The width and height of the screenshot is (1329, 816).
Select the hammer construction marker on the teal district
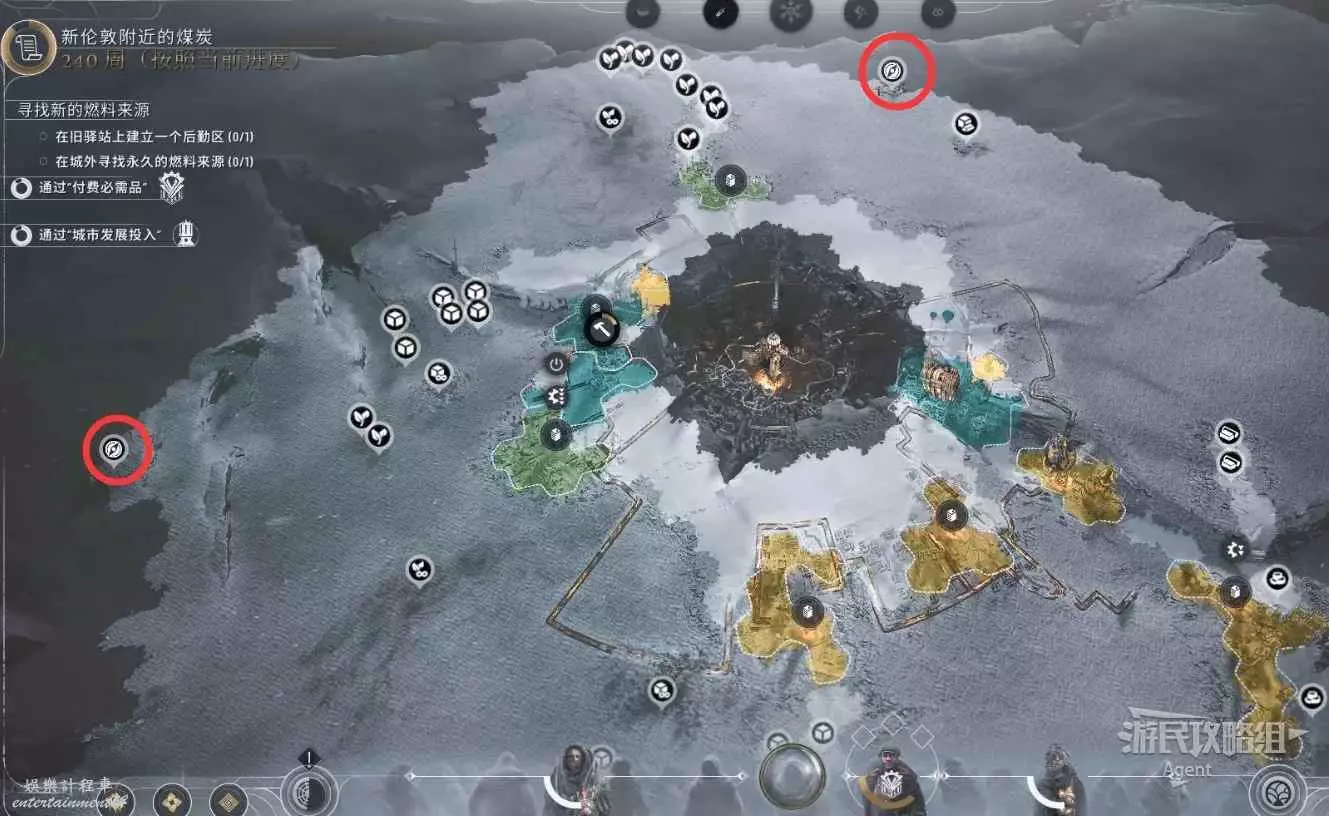[602, 327]
